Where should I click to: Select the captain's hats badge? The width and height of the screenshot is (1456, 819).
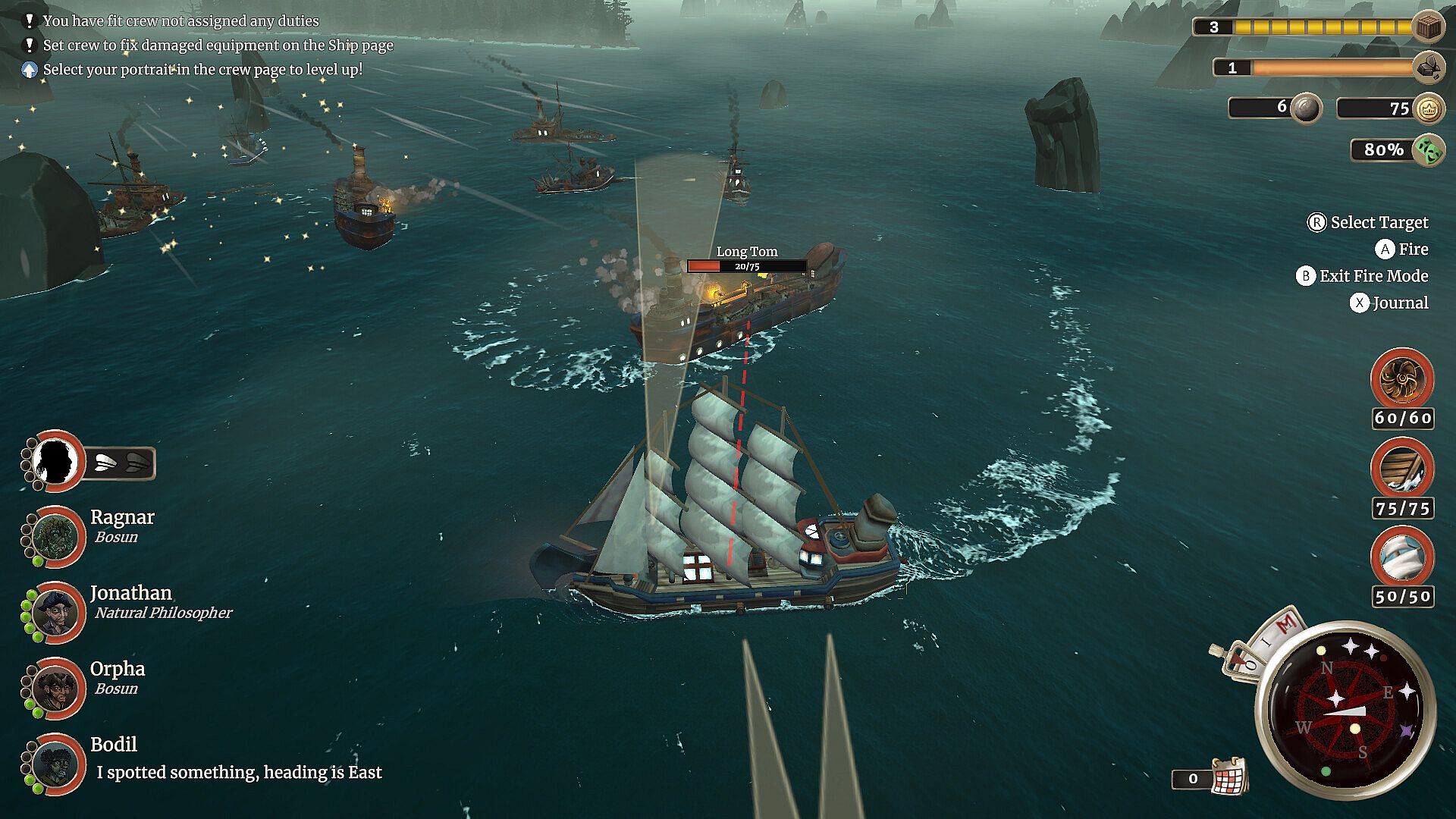(x=121, y=463)
